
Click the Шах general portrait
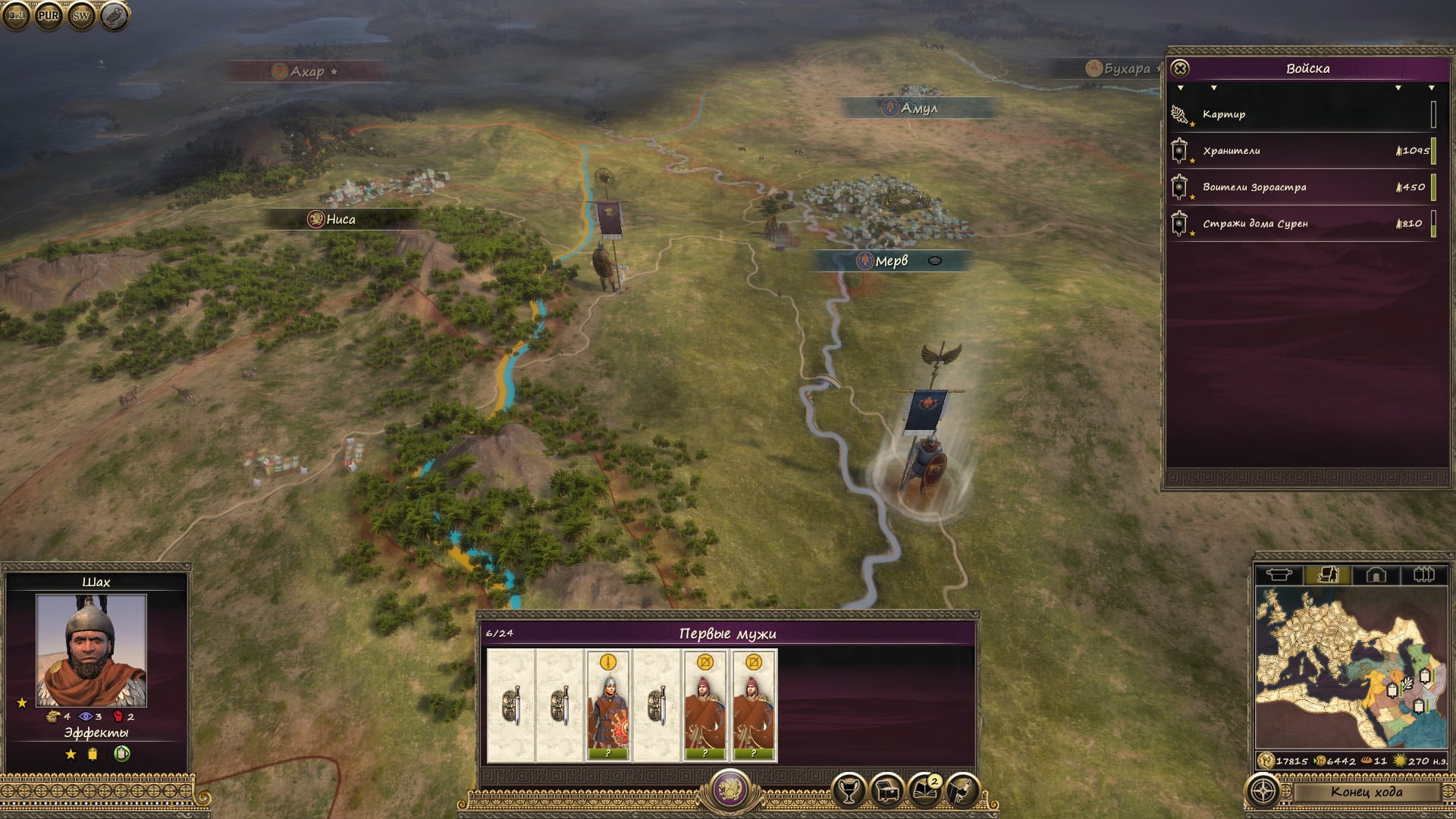91,650
